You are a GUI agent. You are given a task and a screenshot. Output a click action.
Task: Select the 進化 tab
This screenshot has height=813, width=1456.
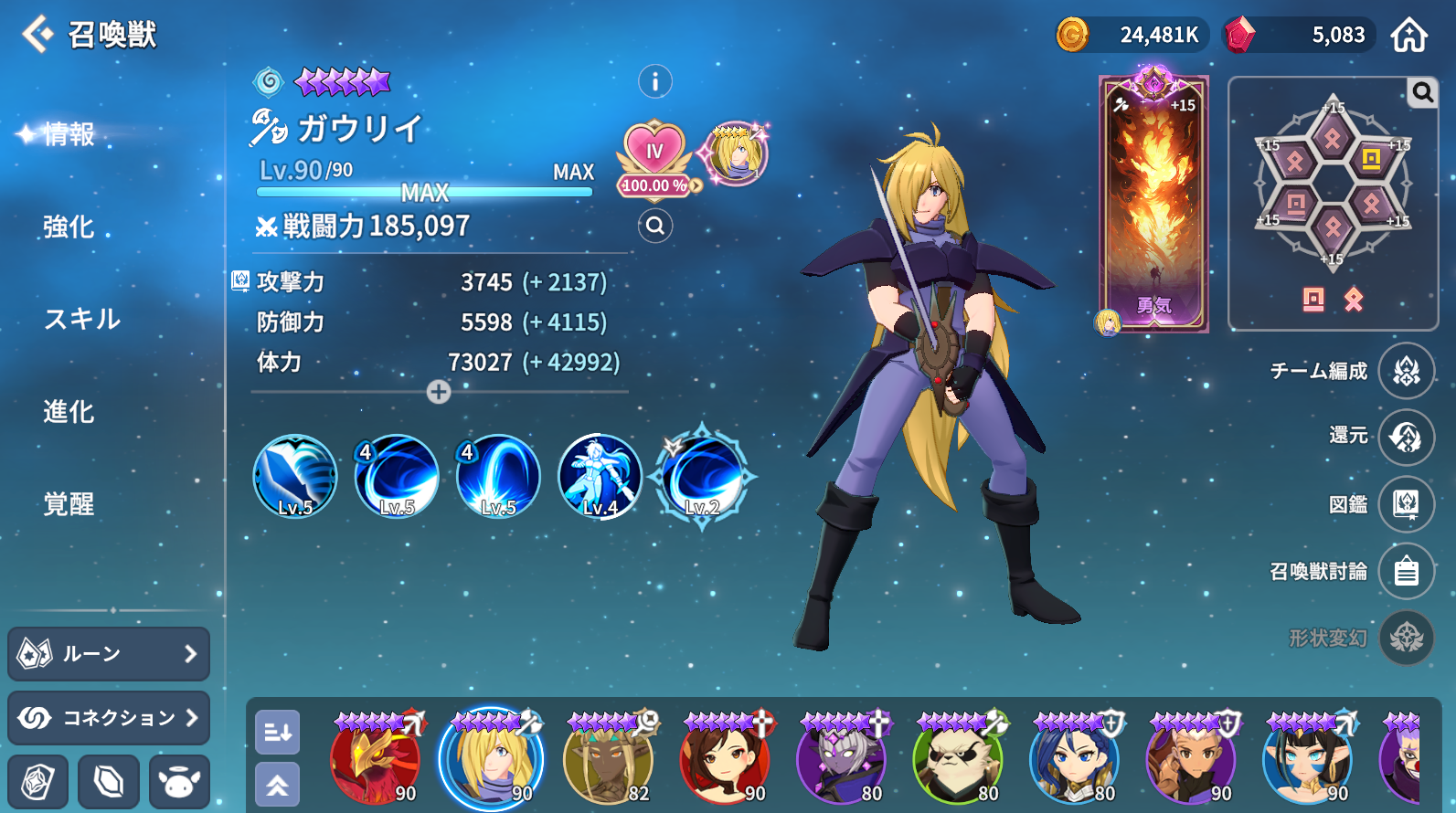click(69, 411)
